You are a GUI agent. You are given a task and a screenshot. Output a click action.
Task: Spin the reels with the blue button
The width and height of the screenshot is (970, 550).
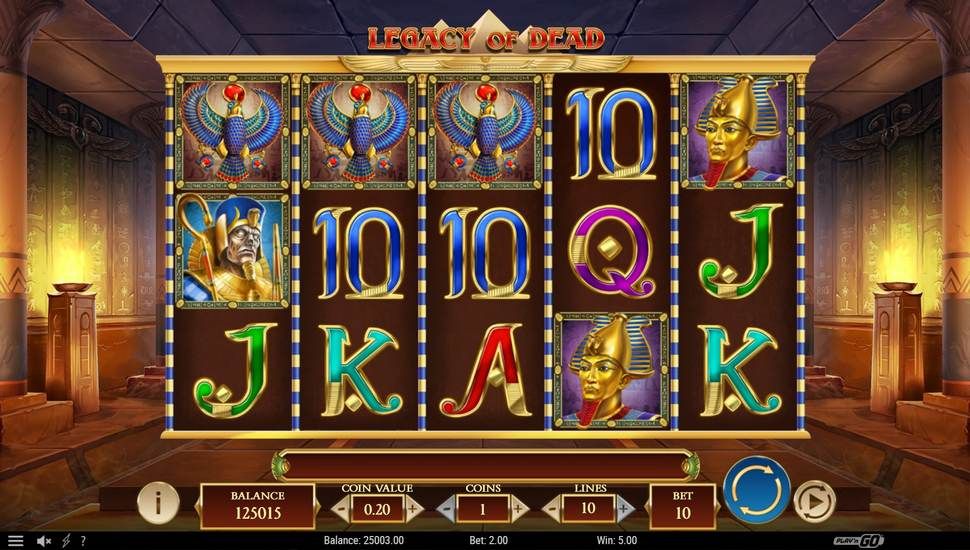(x=757, y=489)
